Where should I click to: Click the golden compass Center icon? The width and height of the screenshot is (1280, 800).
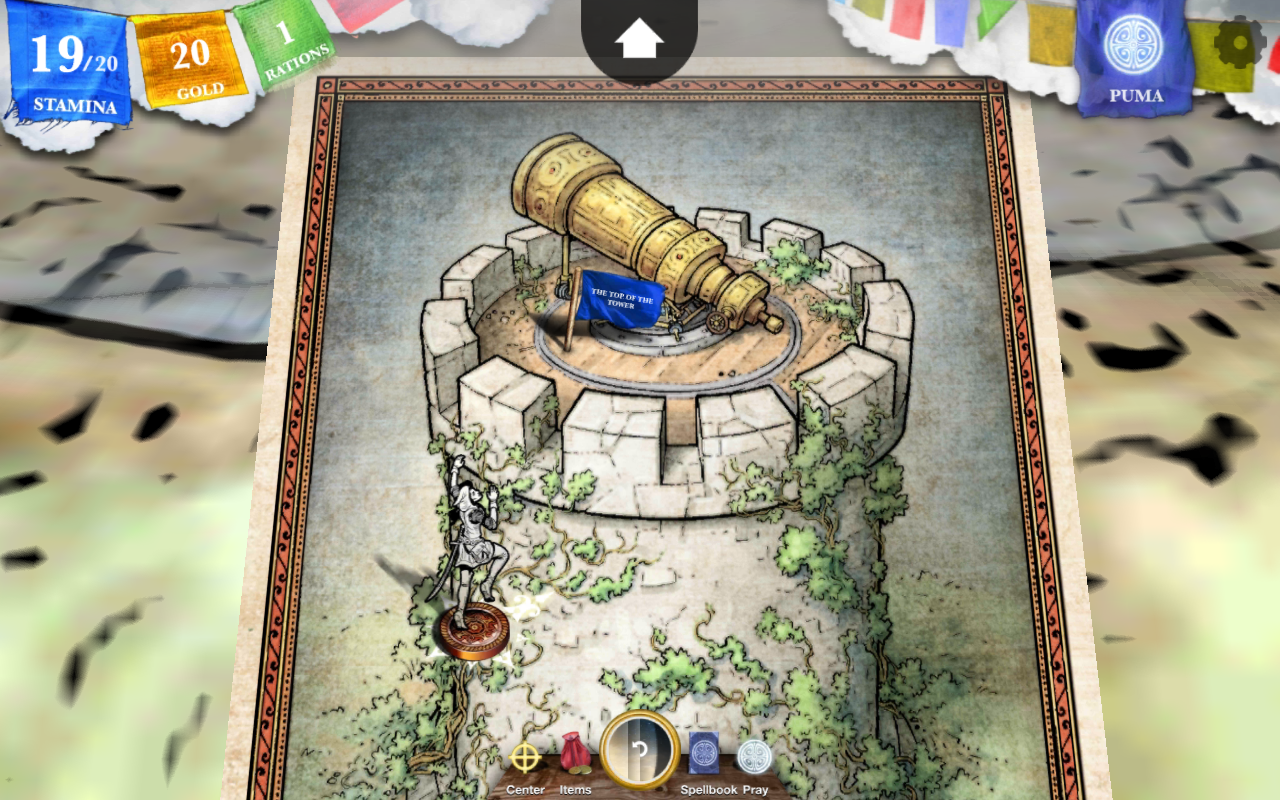523,757
